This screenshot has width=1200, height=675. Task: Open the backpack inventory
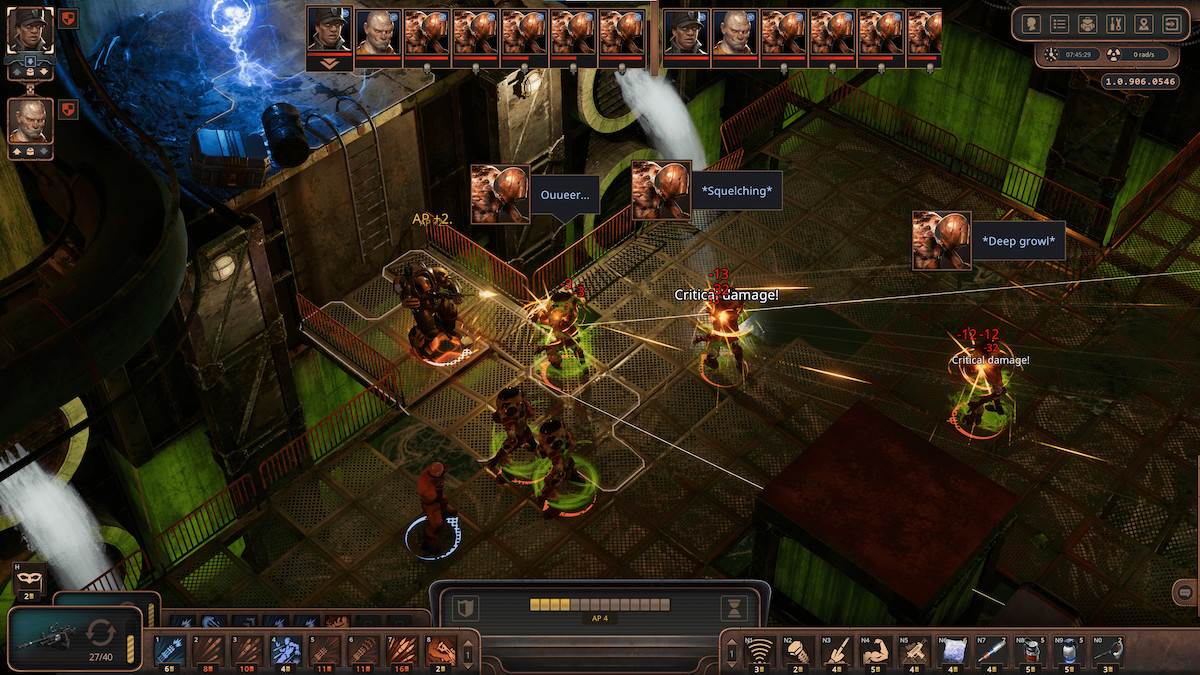tap(1088, 24)
